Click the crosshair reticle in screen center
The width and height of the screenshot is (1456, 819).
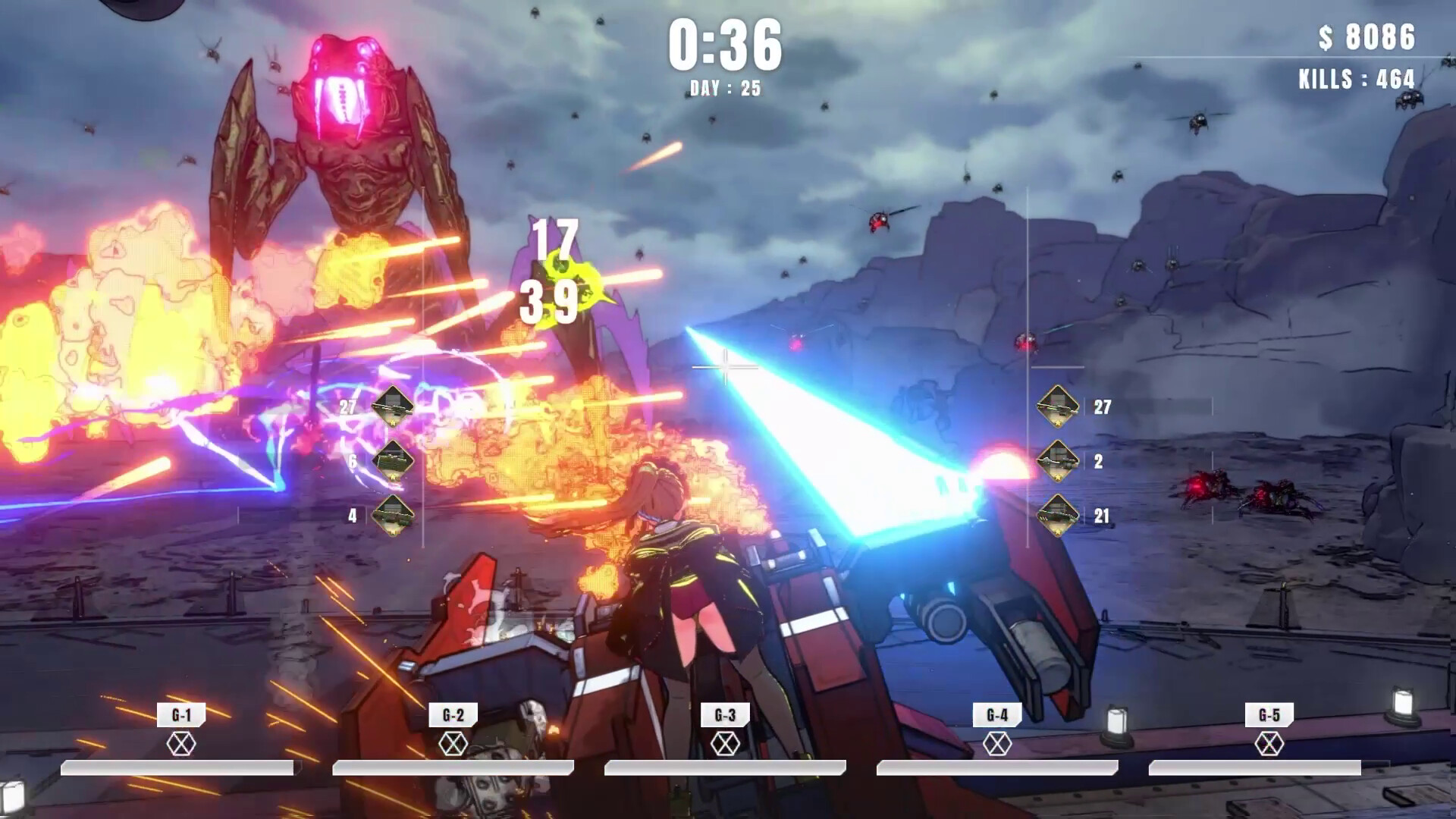[726, 366]
